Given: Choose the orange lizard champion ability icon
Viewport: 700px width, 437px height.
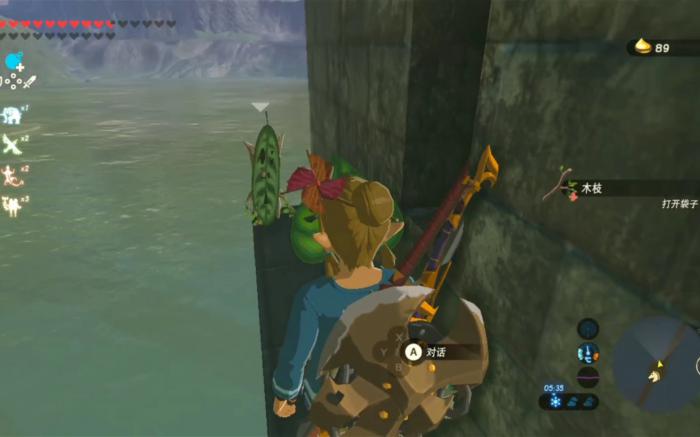Looking at the screenshot, I should click(x=12, y=176).
